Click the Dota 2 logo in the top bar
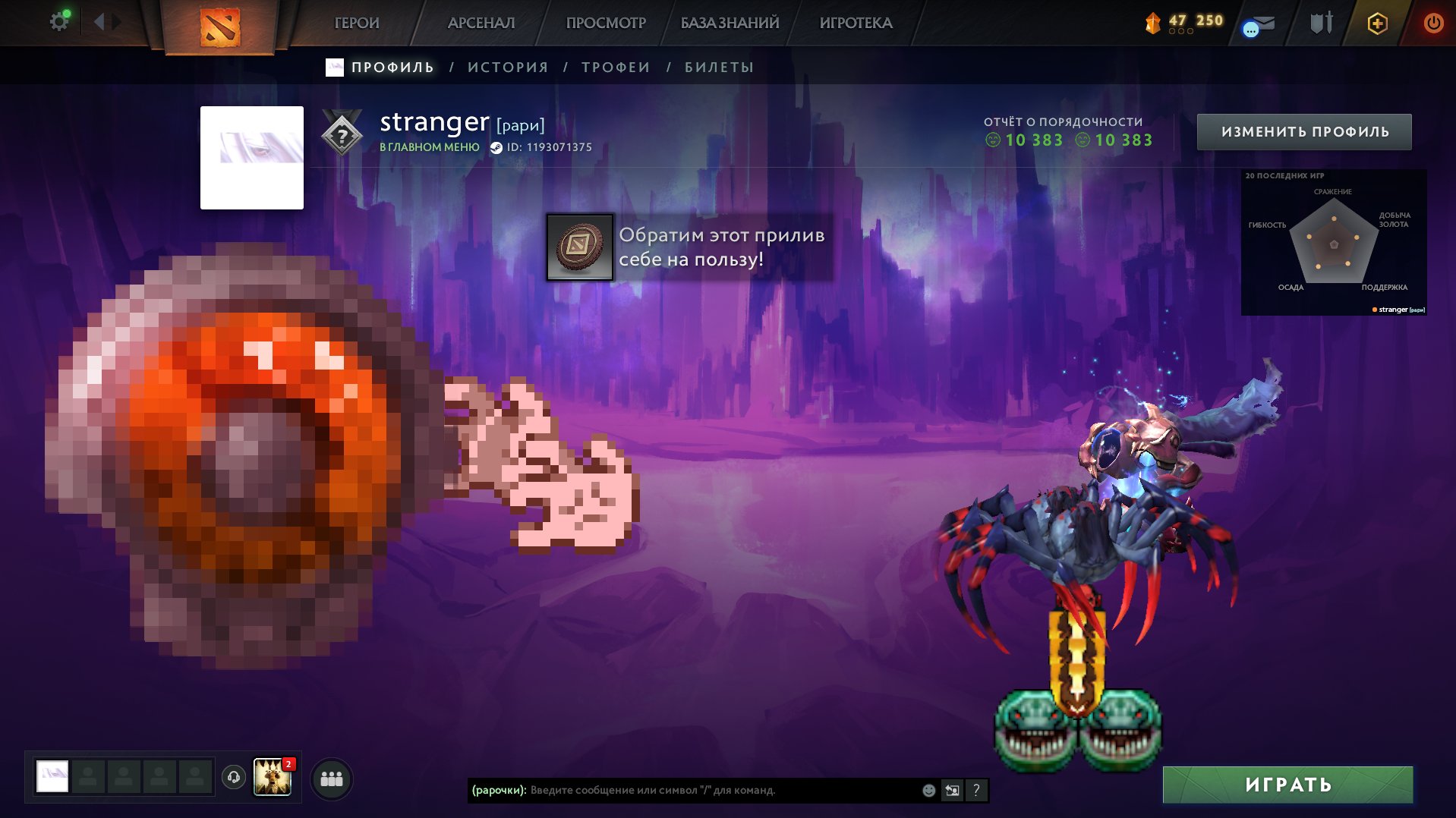This screenshot has width=1456, height=818. 220,25
